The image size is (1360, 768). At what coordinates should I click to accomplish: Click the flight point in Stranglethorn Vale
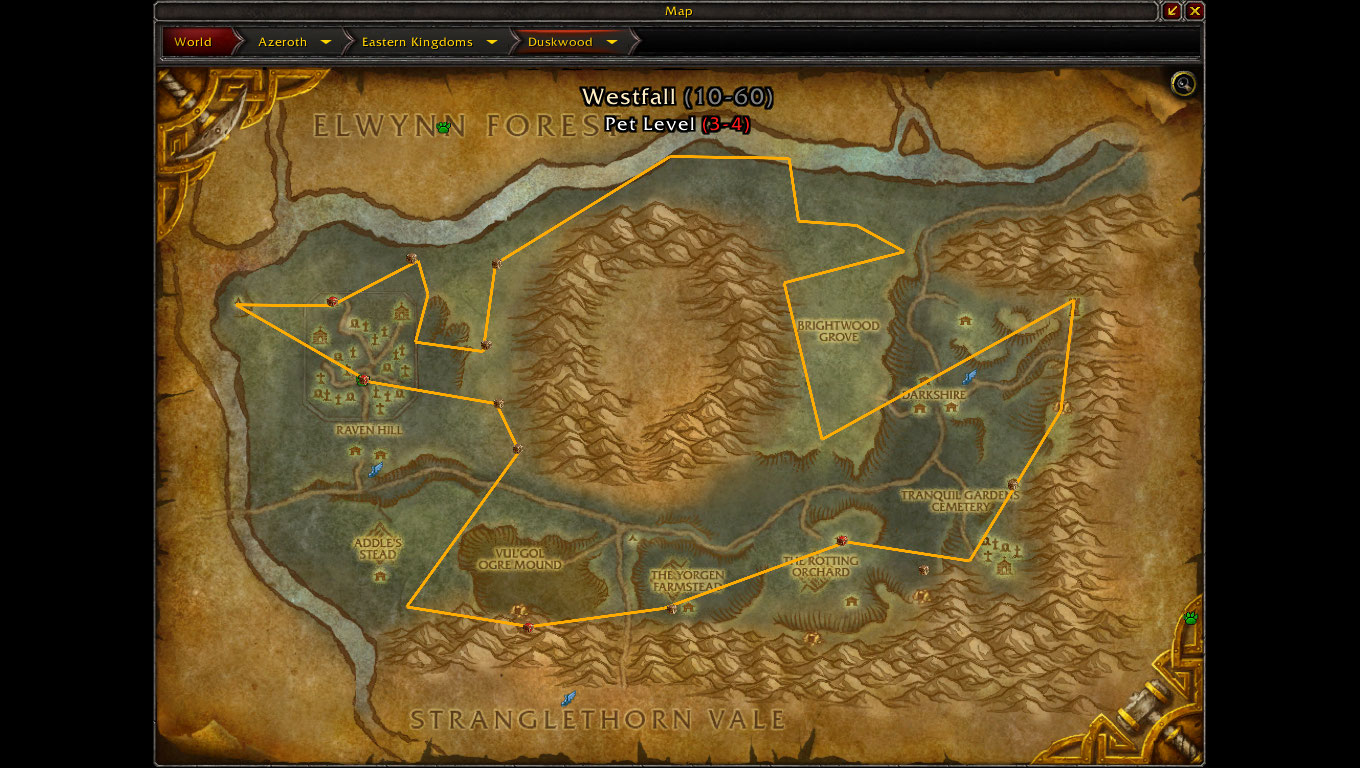[568, 698]
